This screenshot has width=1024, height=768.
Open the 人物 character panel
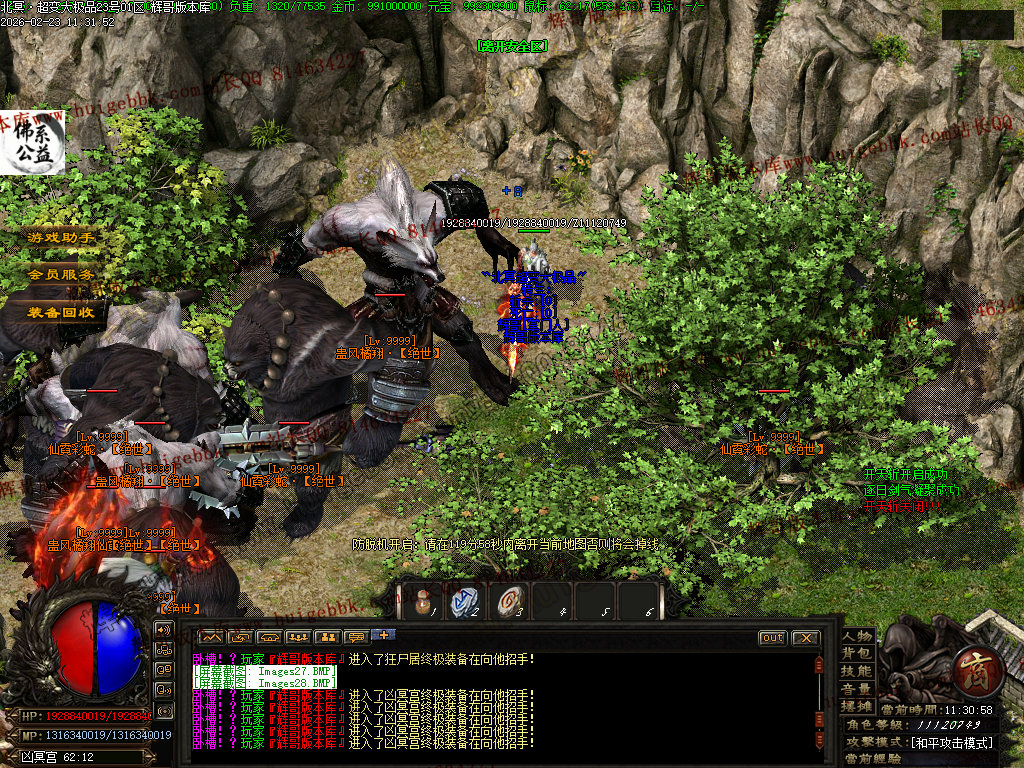point(857,637)
